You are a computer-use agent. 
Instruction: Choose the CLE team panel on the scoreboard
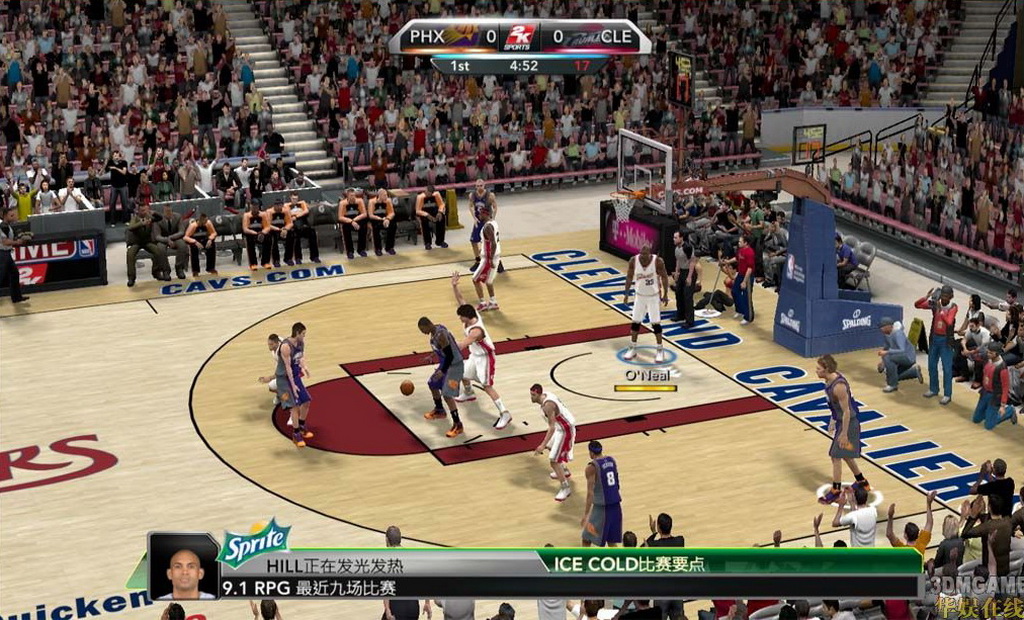click(595, 37)
